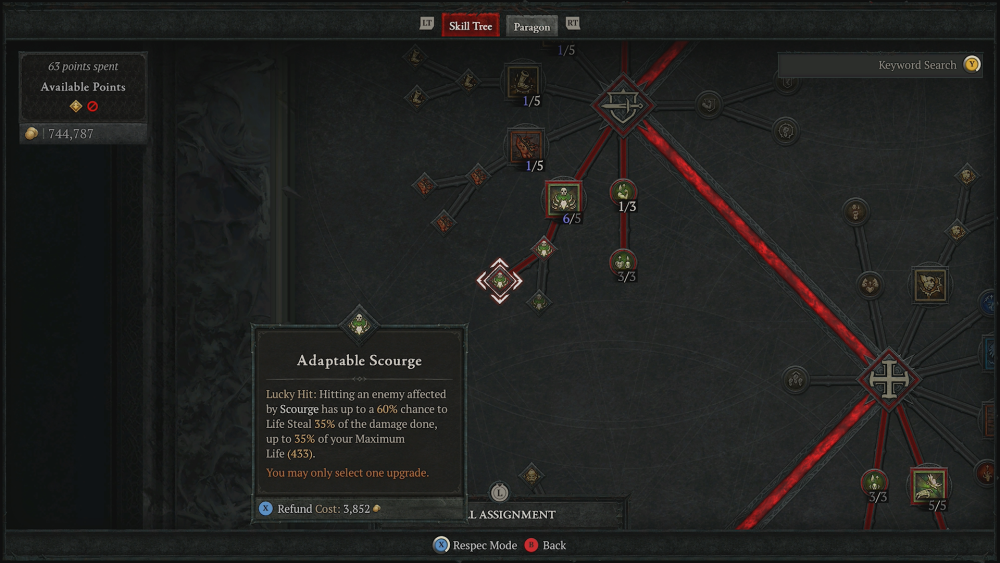Click the green skill node showing 5/5
The width and height of the screenshot is (1000, 563).
(x=930, y=485)
